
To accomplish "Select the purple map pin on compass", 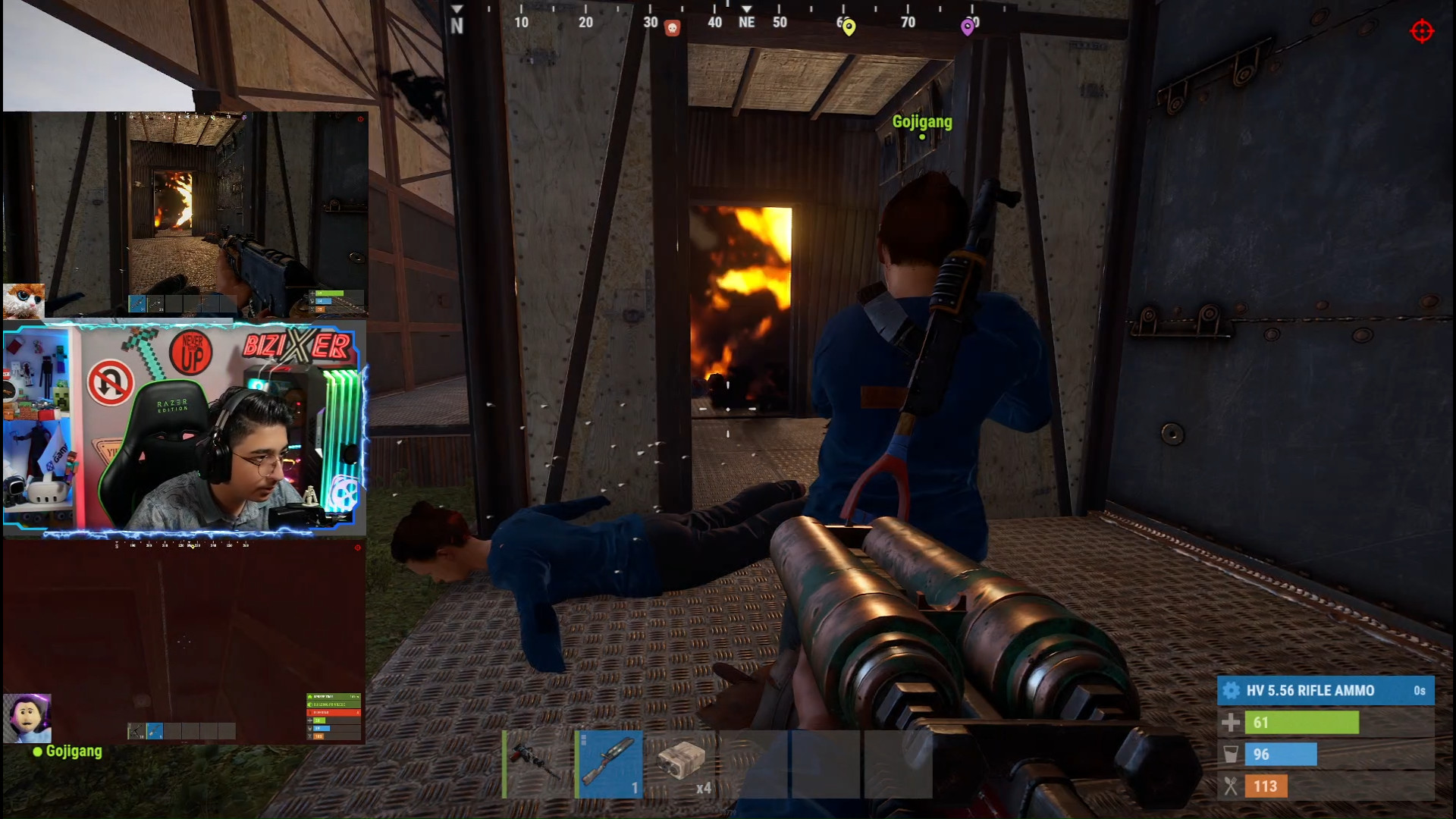I will (967, 28).
